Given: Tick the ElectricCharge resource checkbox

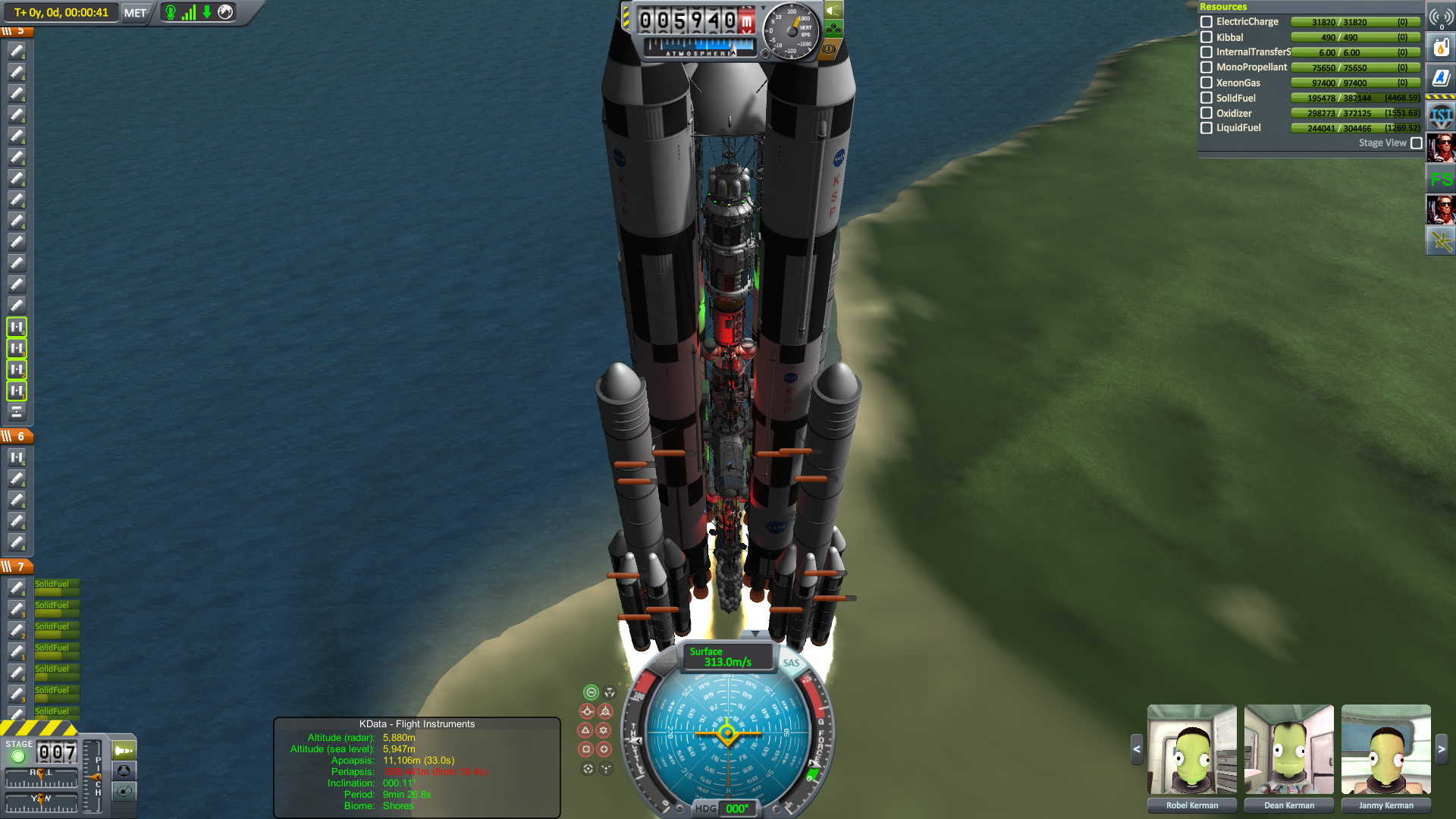Looking at the screenshot, I should tap(1207, 22).
